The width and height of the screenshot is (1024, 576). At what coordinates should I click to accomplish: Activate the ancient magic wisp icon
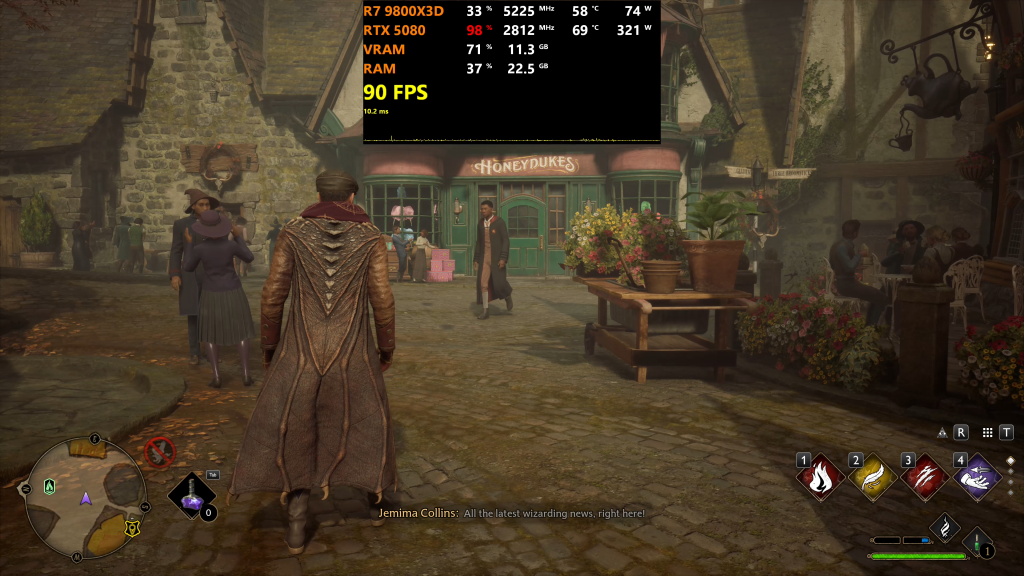pyautogui.click(x=945, y=526)
